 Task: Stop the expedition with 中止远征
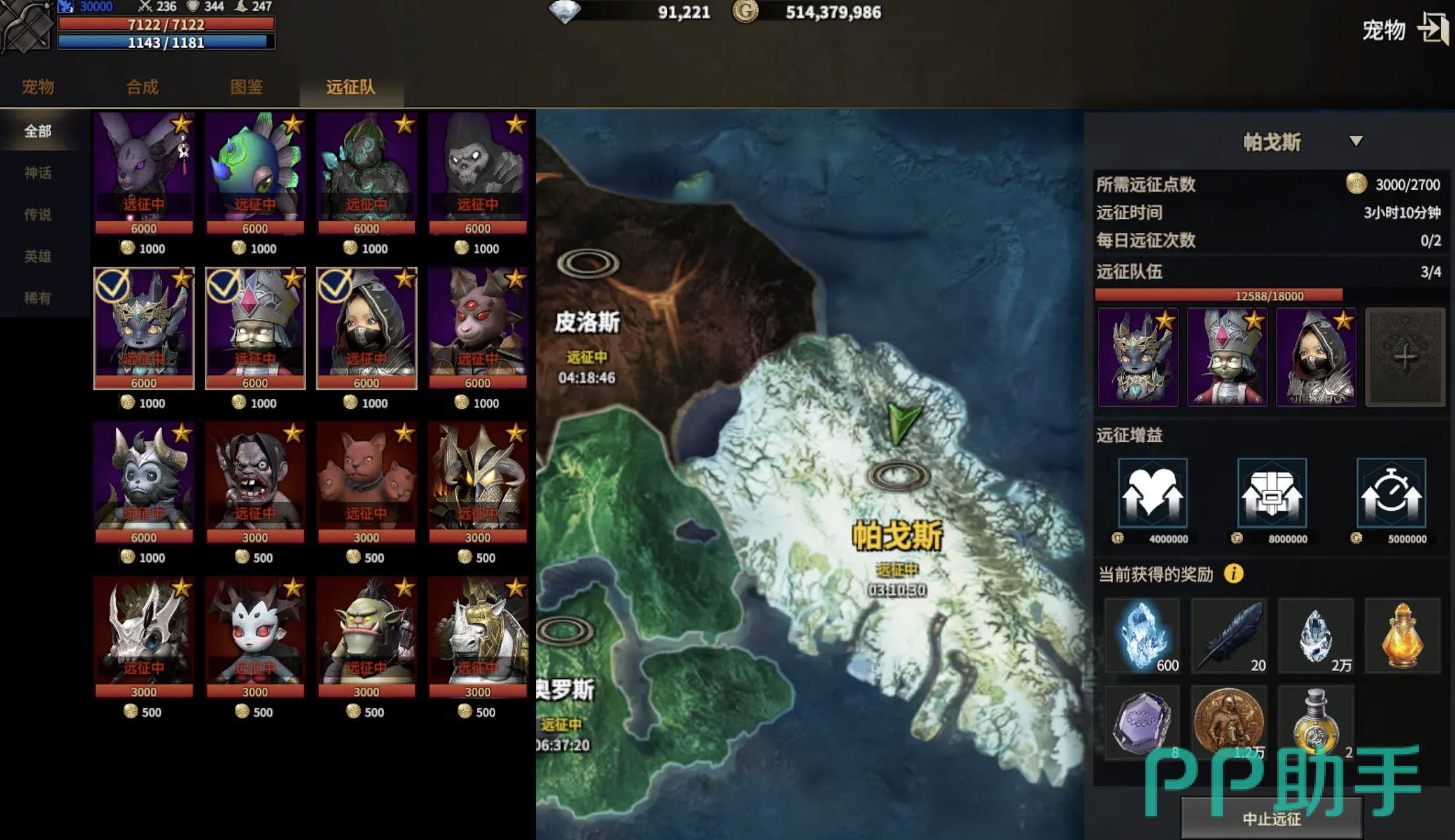click(x=1271, y=819)
